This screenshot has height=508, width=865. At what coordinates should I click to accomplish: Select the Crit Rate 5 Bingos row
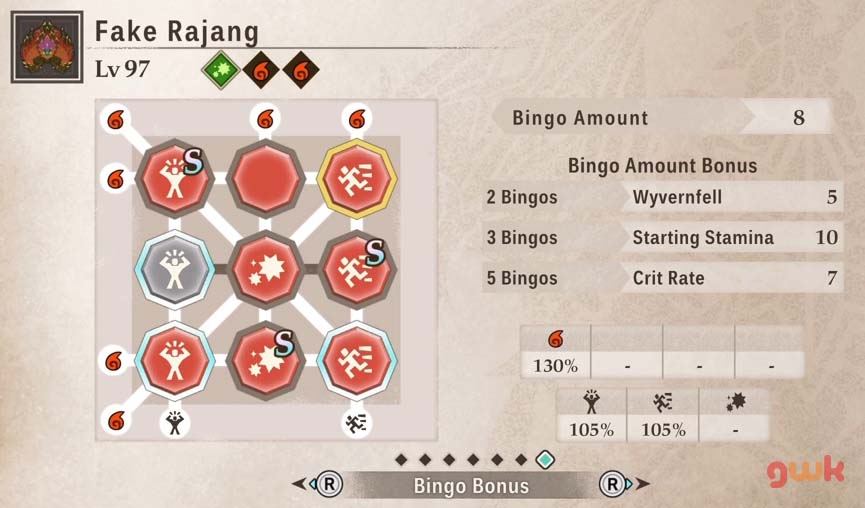(x=663, y=278)
